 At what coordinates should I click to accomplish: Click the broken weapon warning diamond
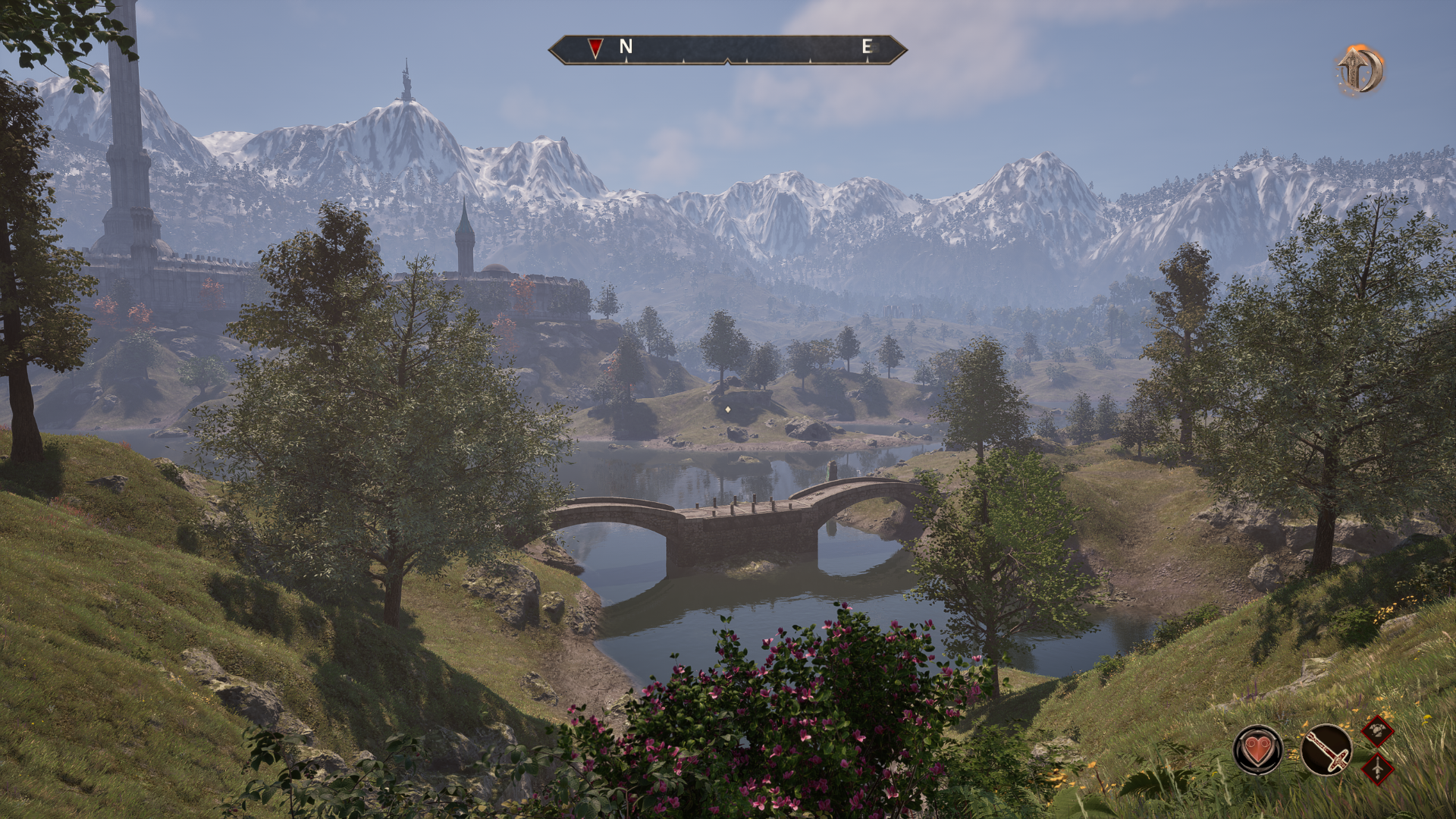point(1377,768)
